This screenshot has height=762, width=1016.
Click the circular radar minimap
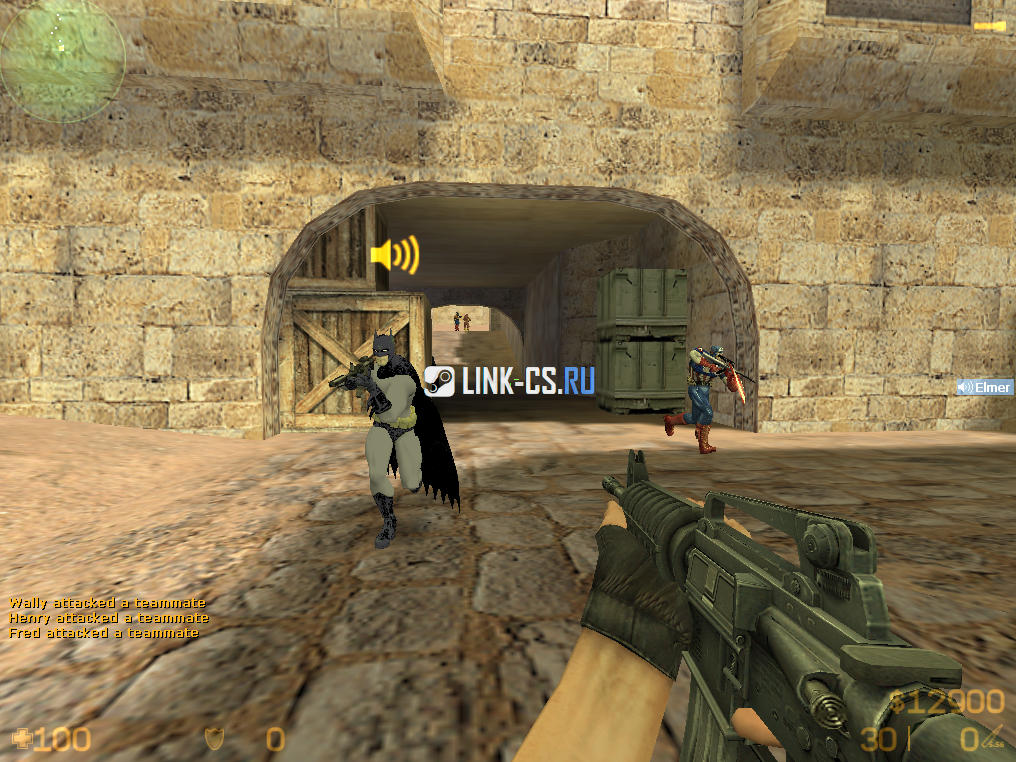point(62,60)
